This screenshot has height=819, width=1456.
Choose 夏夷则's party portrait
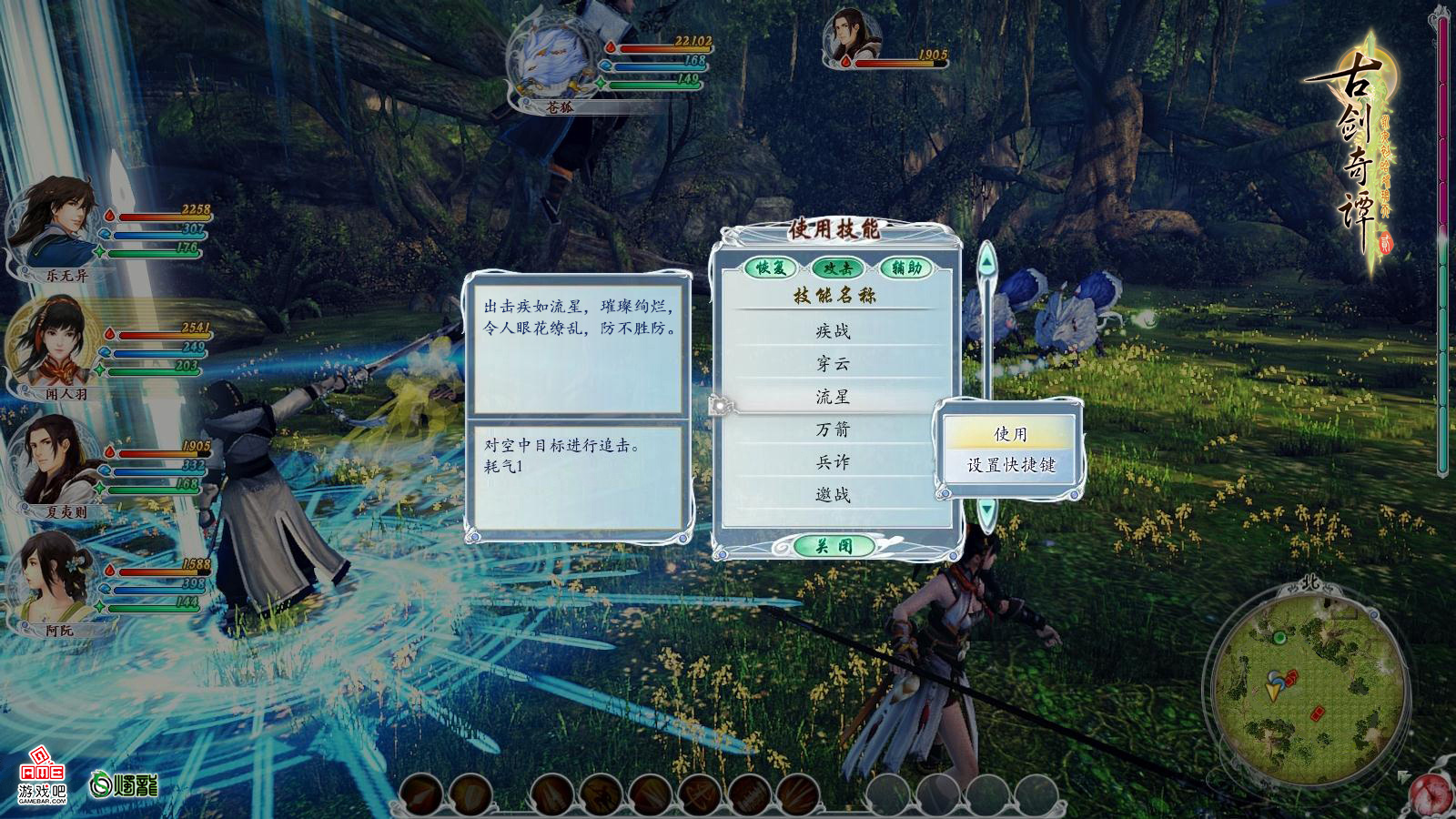click(x=55, y=460)
